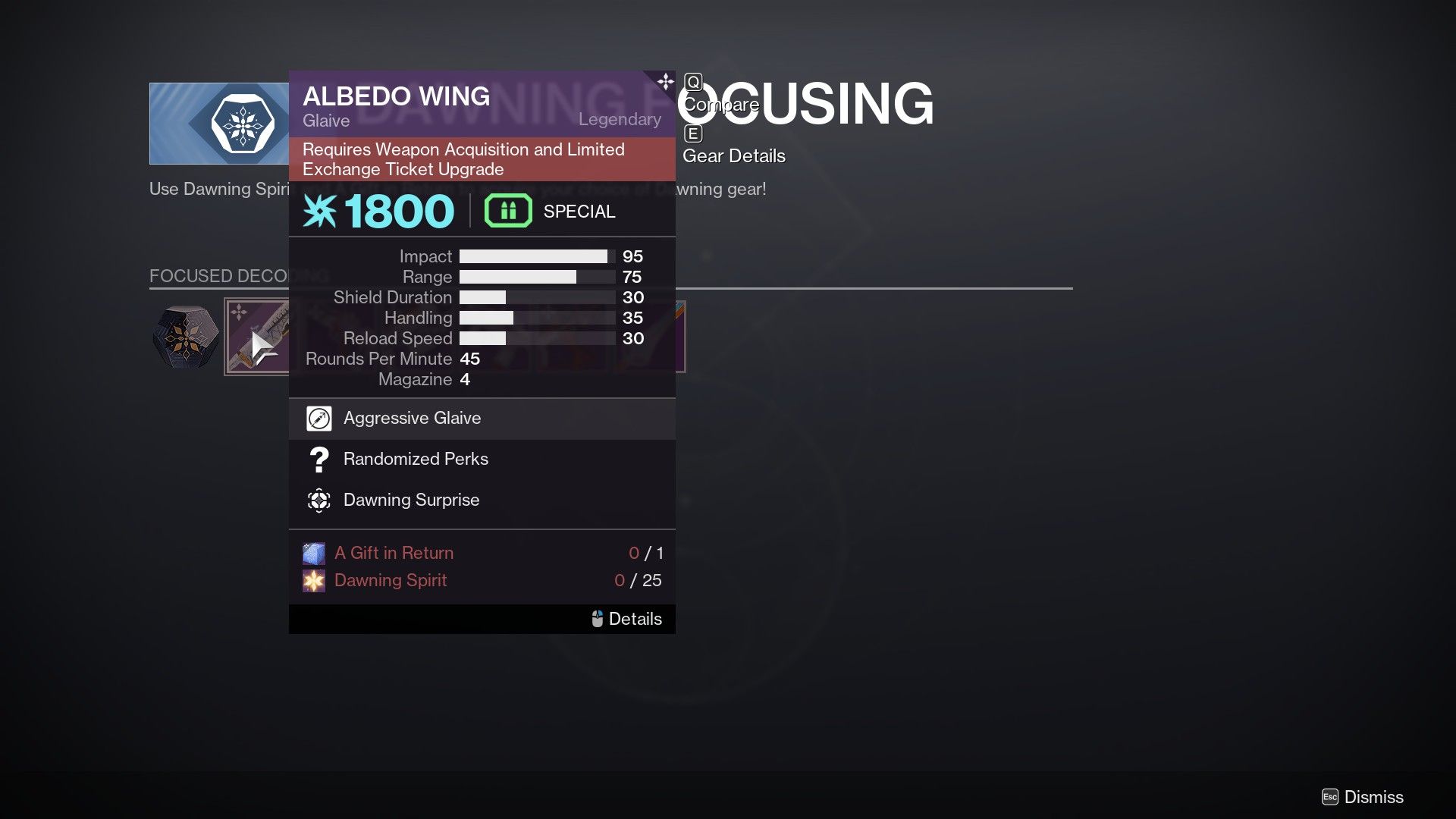Select the power level diamond icon beside 1800

coord(322,211)
